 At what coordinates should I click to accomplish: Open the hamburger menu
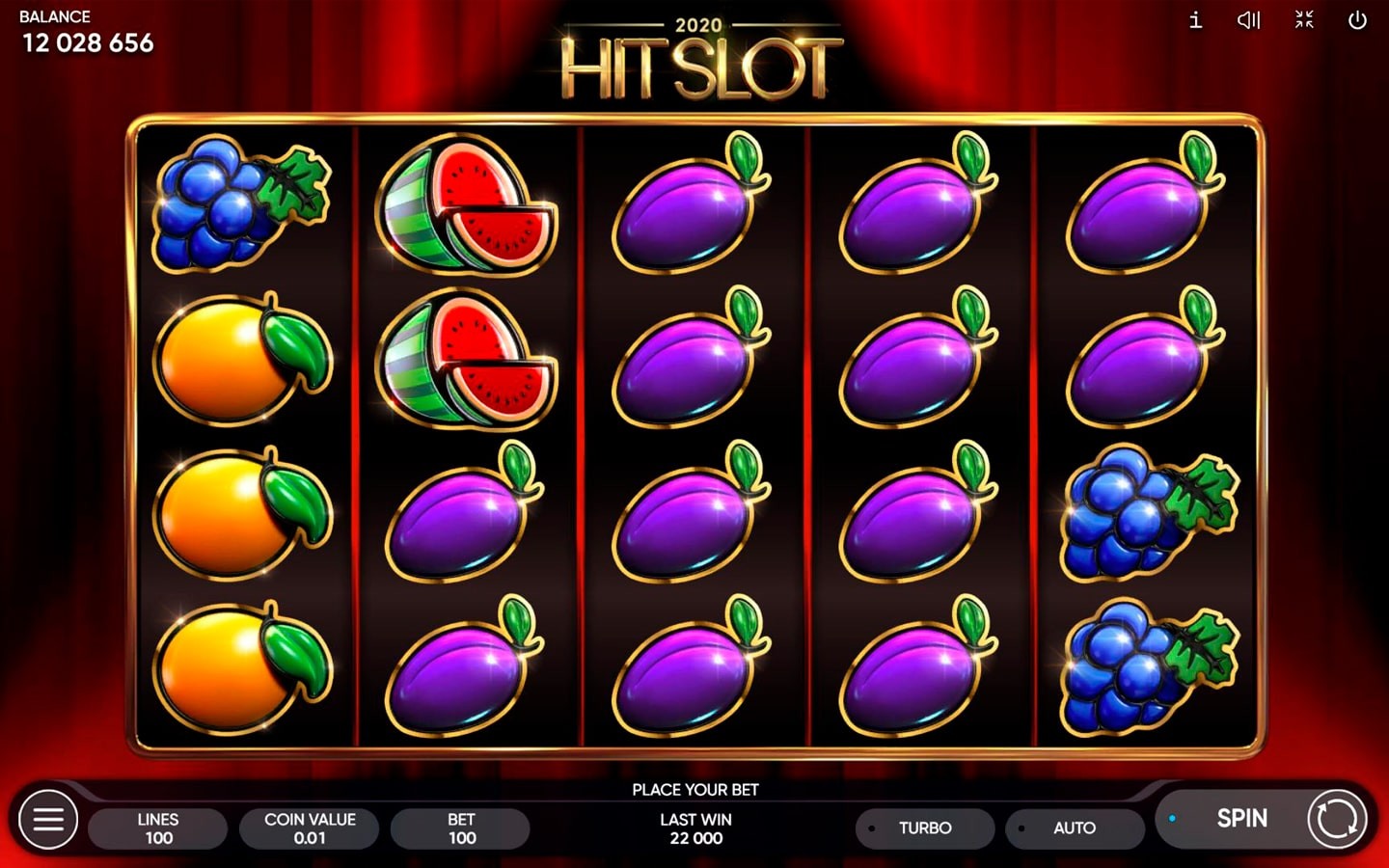coord(48,819)
